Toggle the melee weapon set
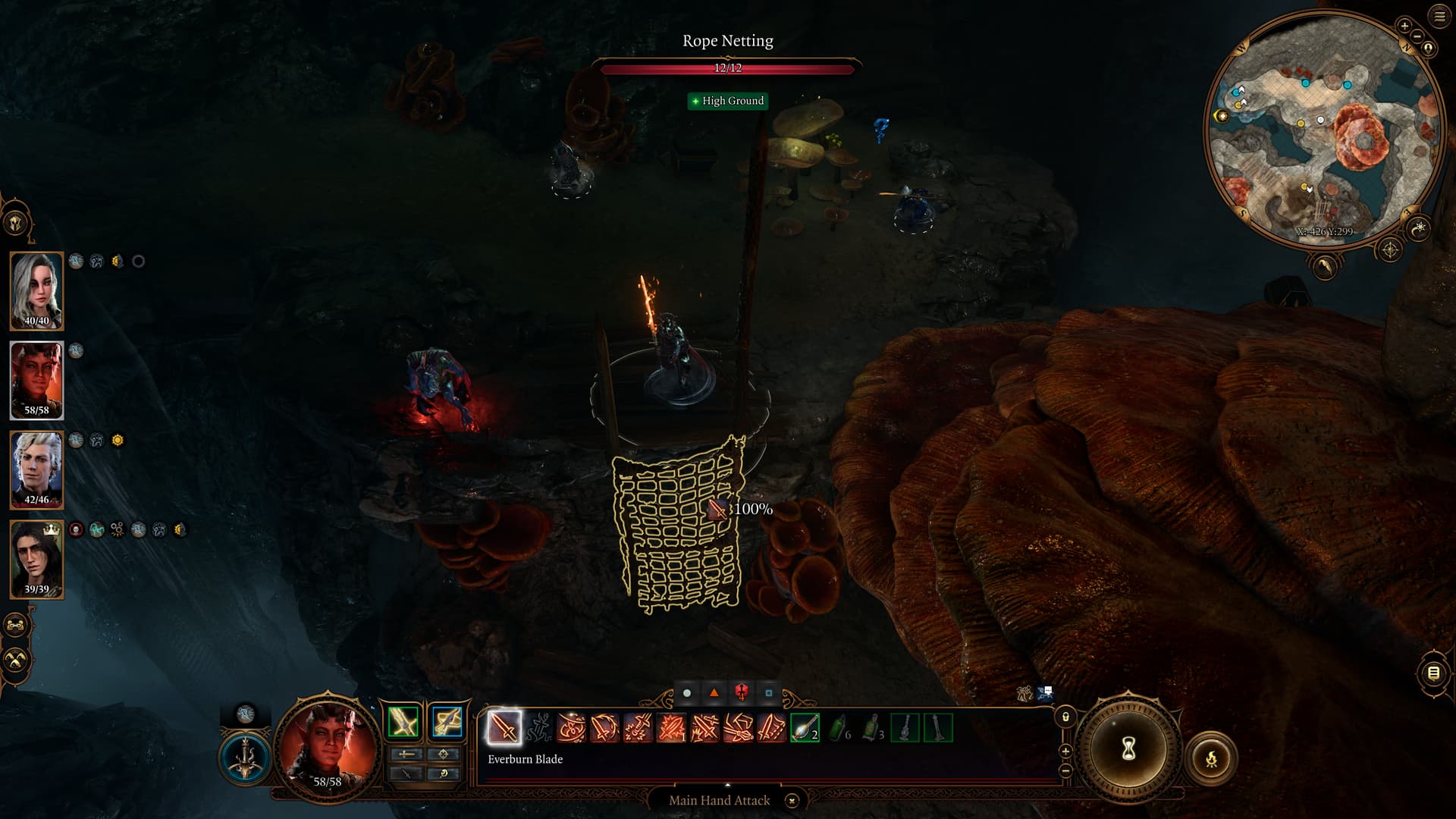This screenshot has height=819, width=1456. (403, 722)
